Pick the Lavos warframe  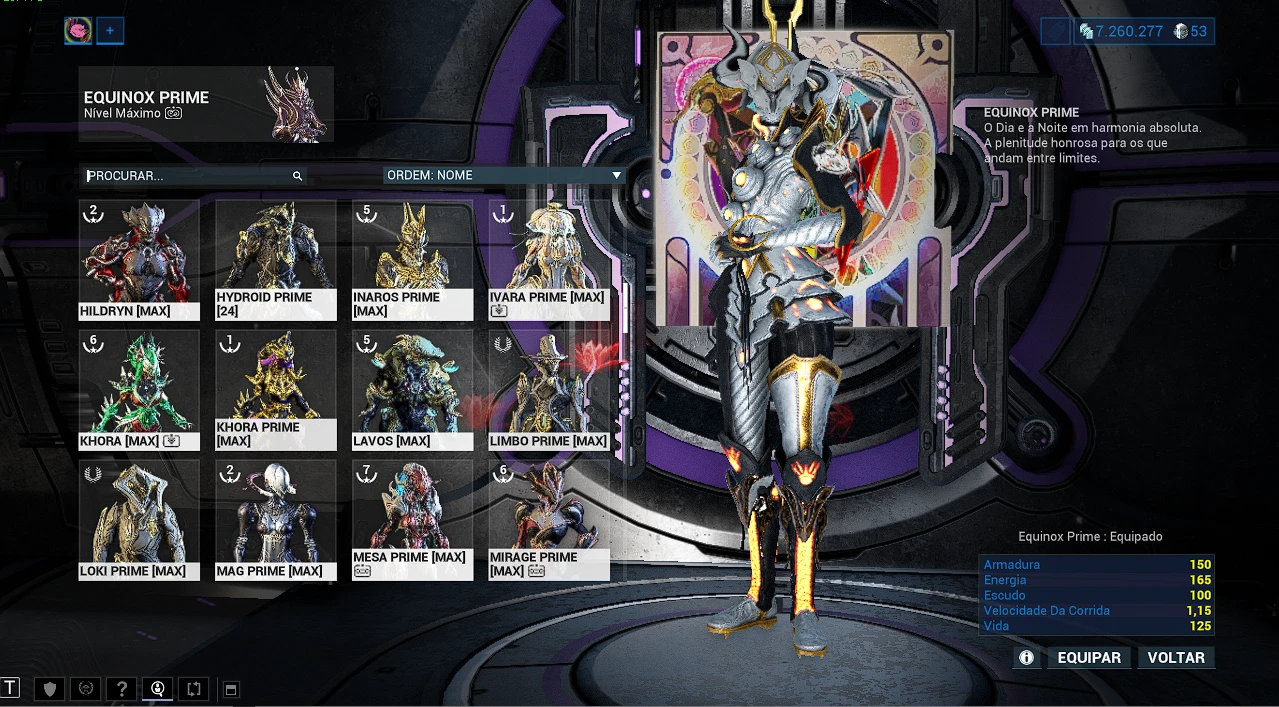[412, 390]
